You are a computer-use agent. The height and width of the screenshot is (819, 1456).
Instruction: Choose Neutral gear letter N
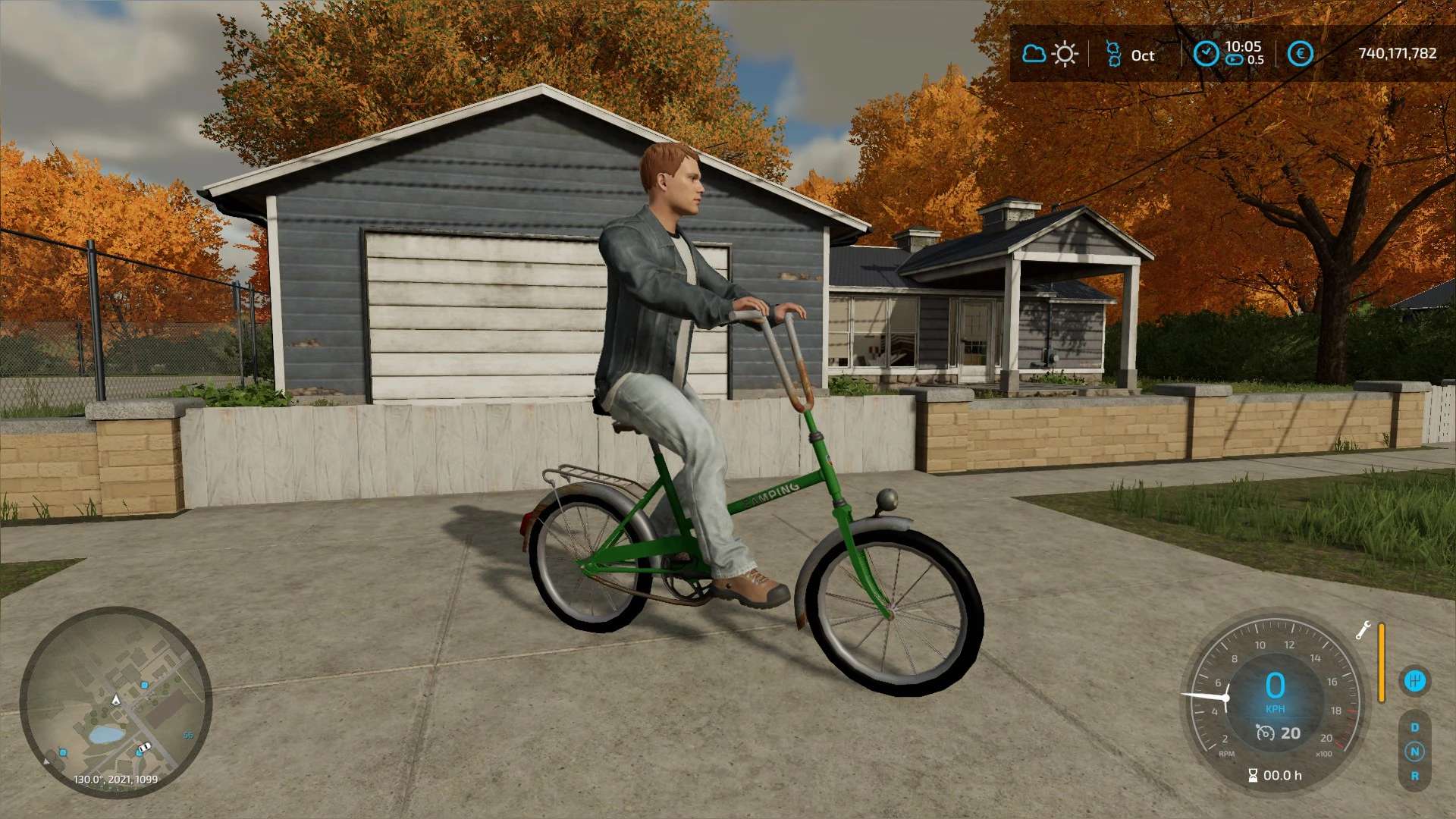1414,752
